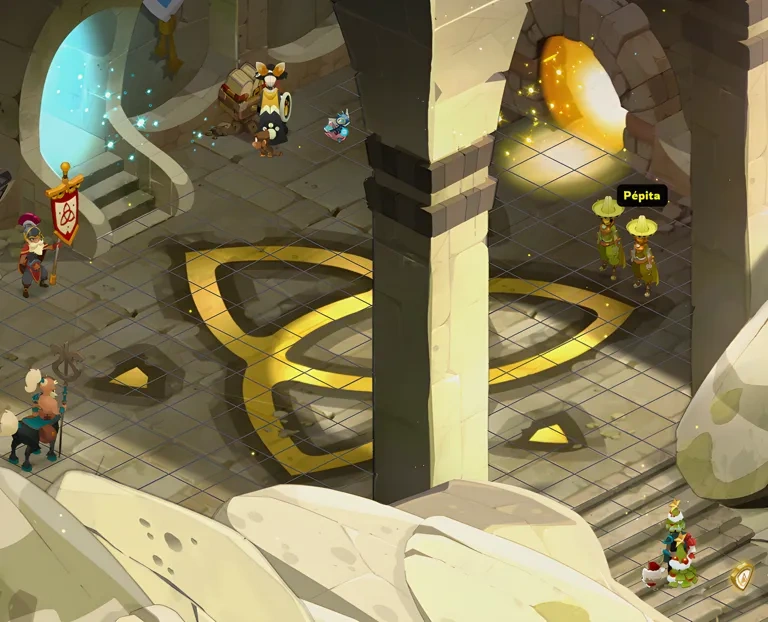Click the gold shield emblem icon
This screenshot has width=768, height=622.
pos(742,577)
